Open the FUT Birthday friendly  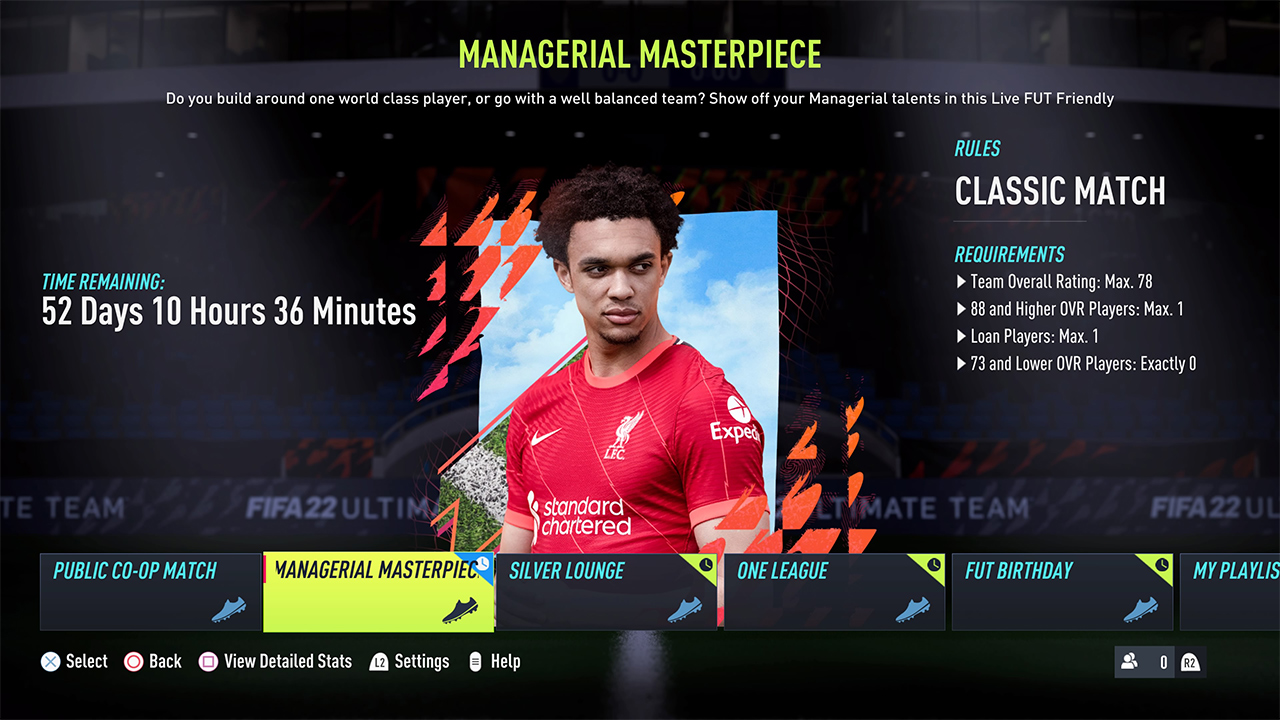(1062, 591)
